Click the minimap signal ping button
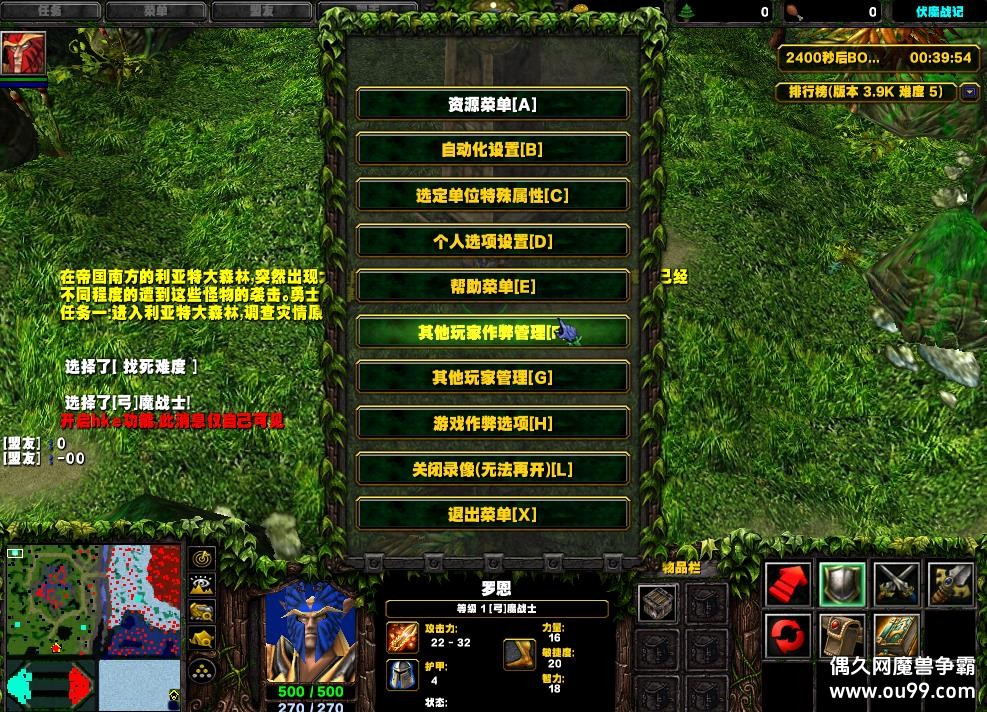The height and width of the screenshot is (712, 987). tap(203, 559)
